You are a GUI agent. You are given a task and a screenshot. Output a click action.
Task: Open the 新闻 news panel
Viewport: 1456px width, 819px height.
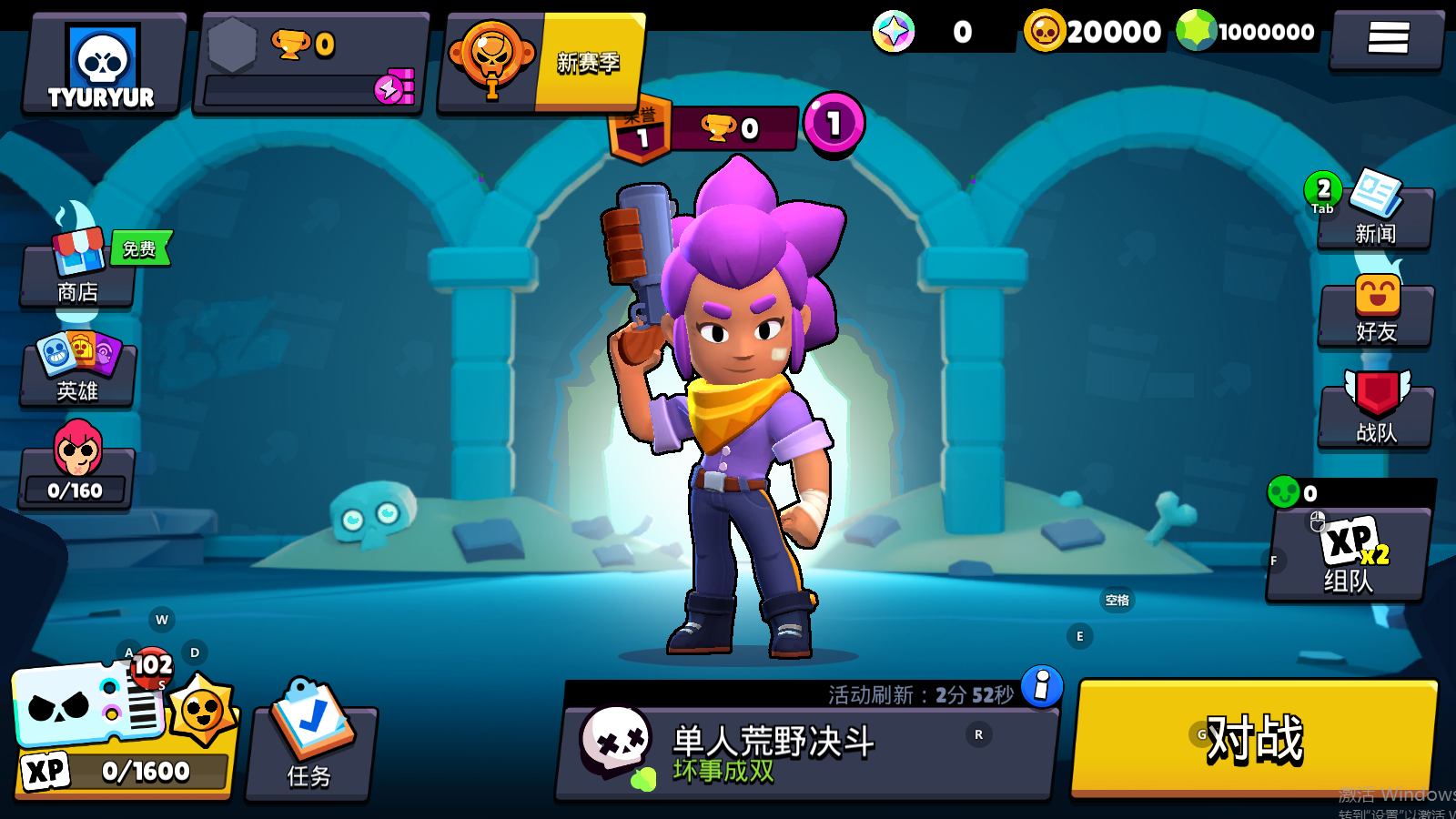coord(1374,215)
